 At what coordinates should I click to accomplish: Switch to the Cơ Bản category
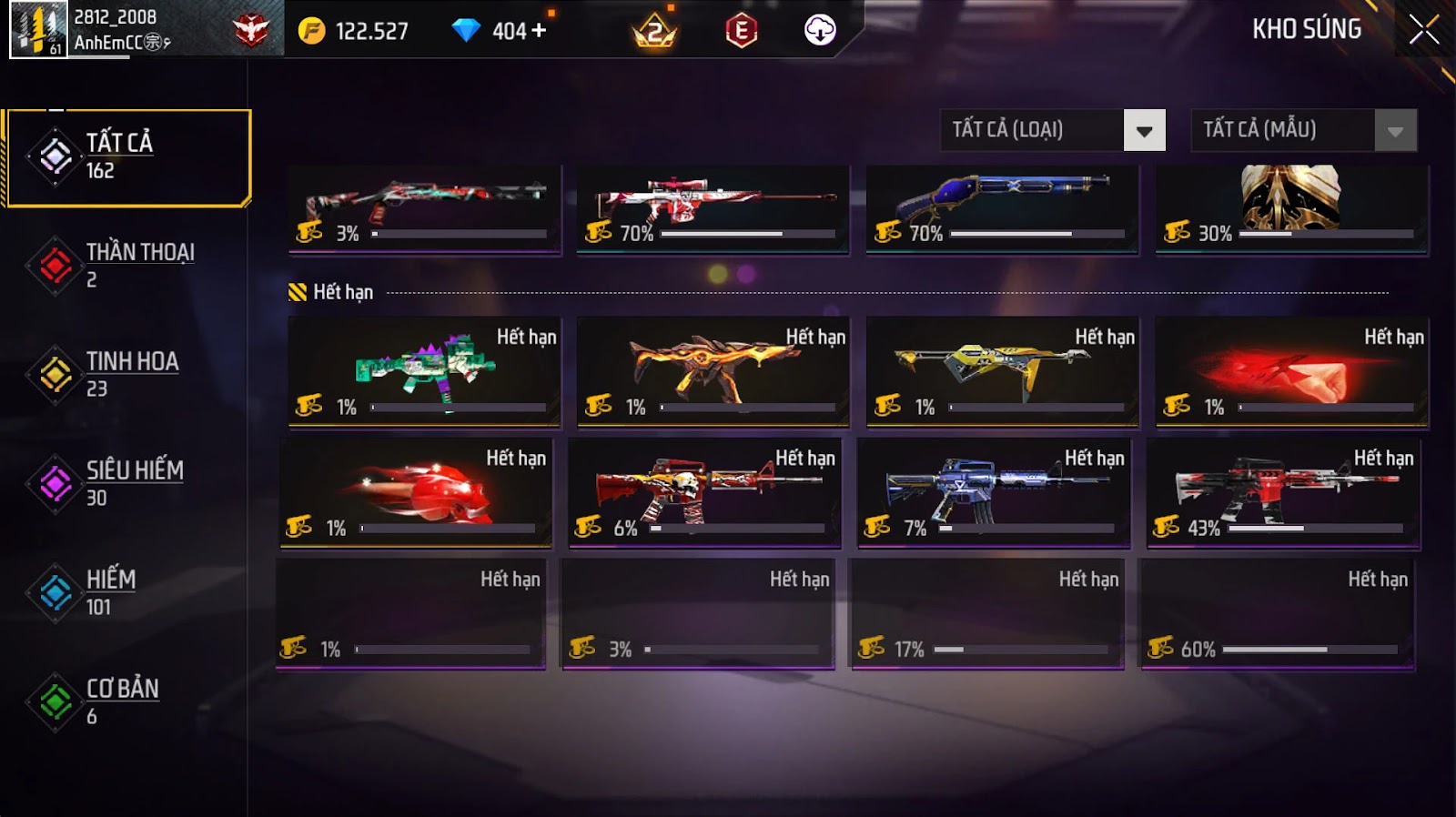tap(127, 701)
